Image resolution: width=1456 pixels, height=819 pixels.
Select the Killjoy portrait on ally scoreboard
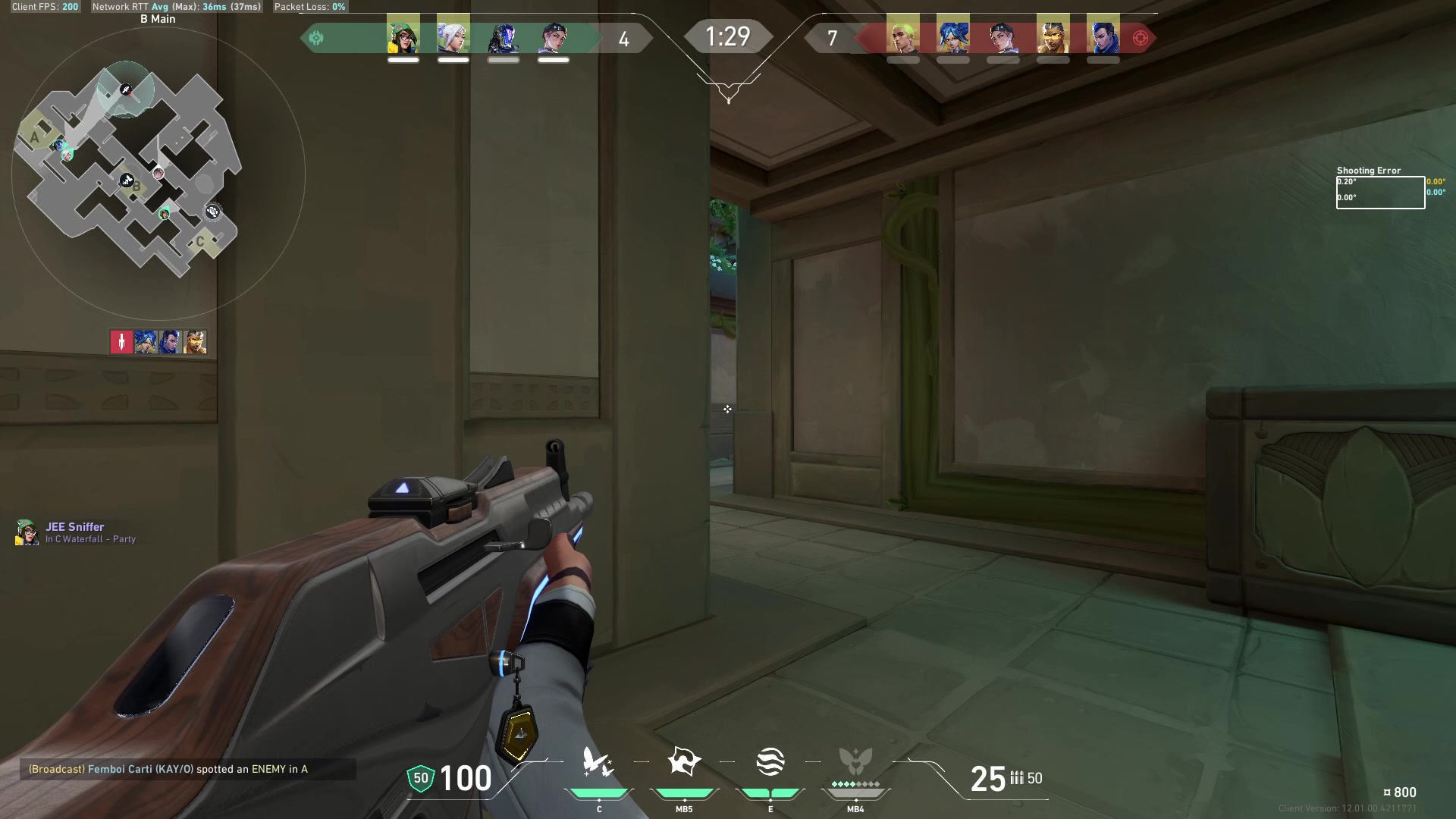[x=402, y=36]
